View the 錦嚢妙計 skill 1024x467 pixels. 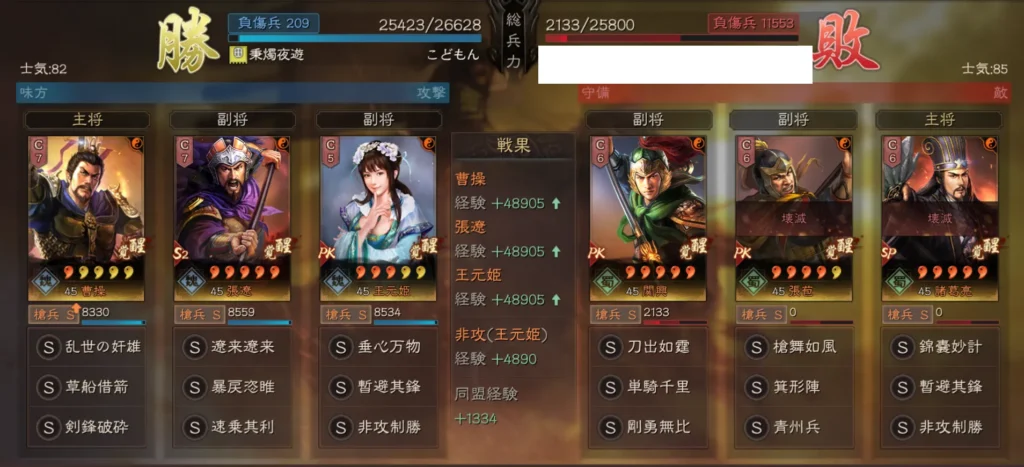(939, 347)
